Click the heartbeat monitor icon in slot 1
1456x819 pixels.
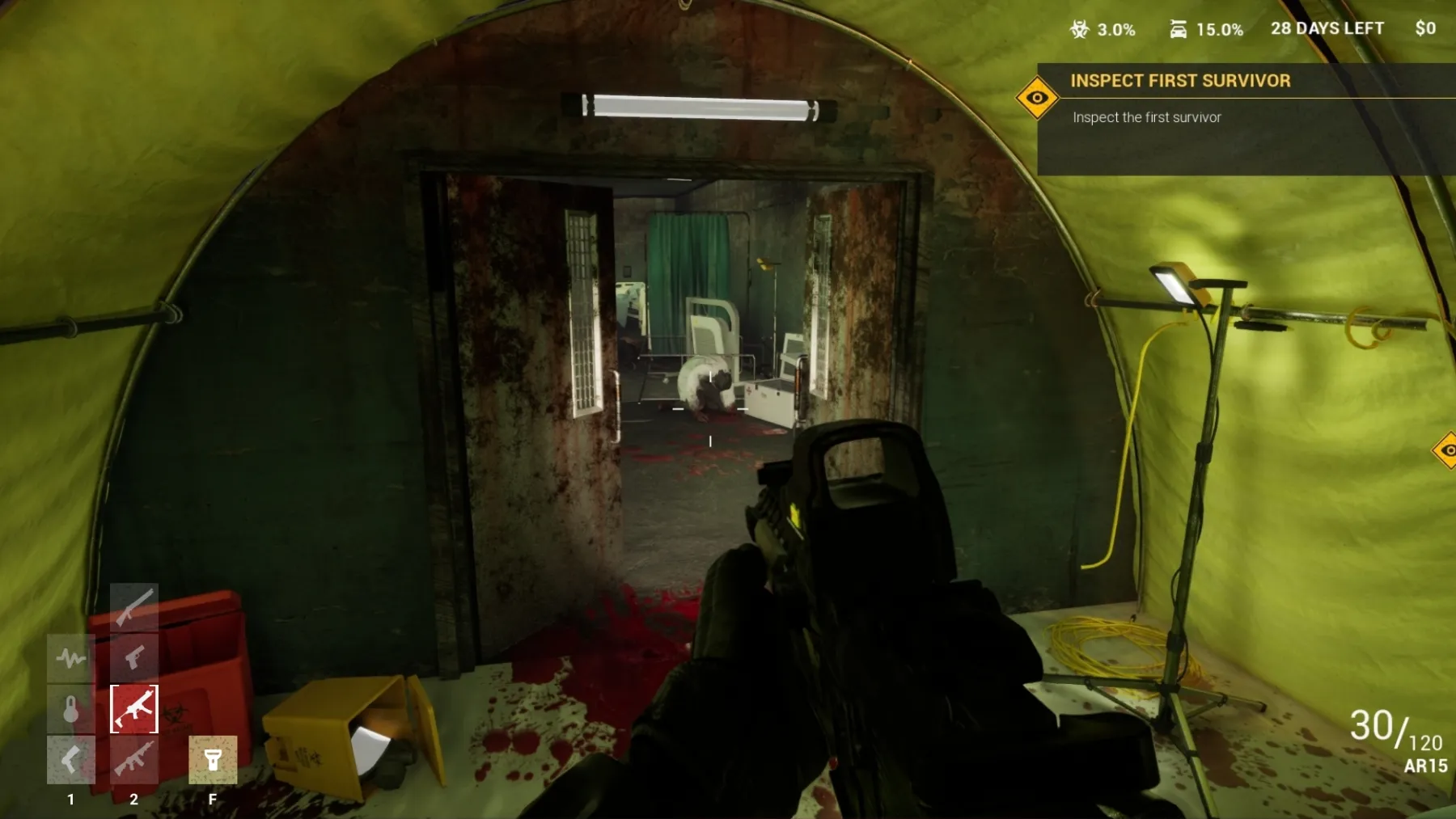point(71,656)
